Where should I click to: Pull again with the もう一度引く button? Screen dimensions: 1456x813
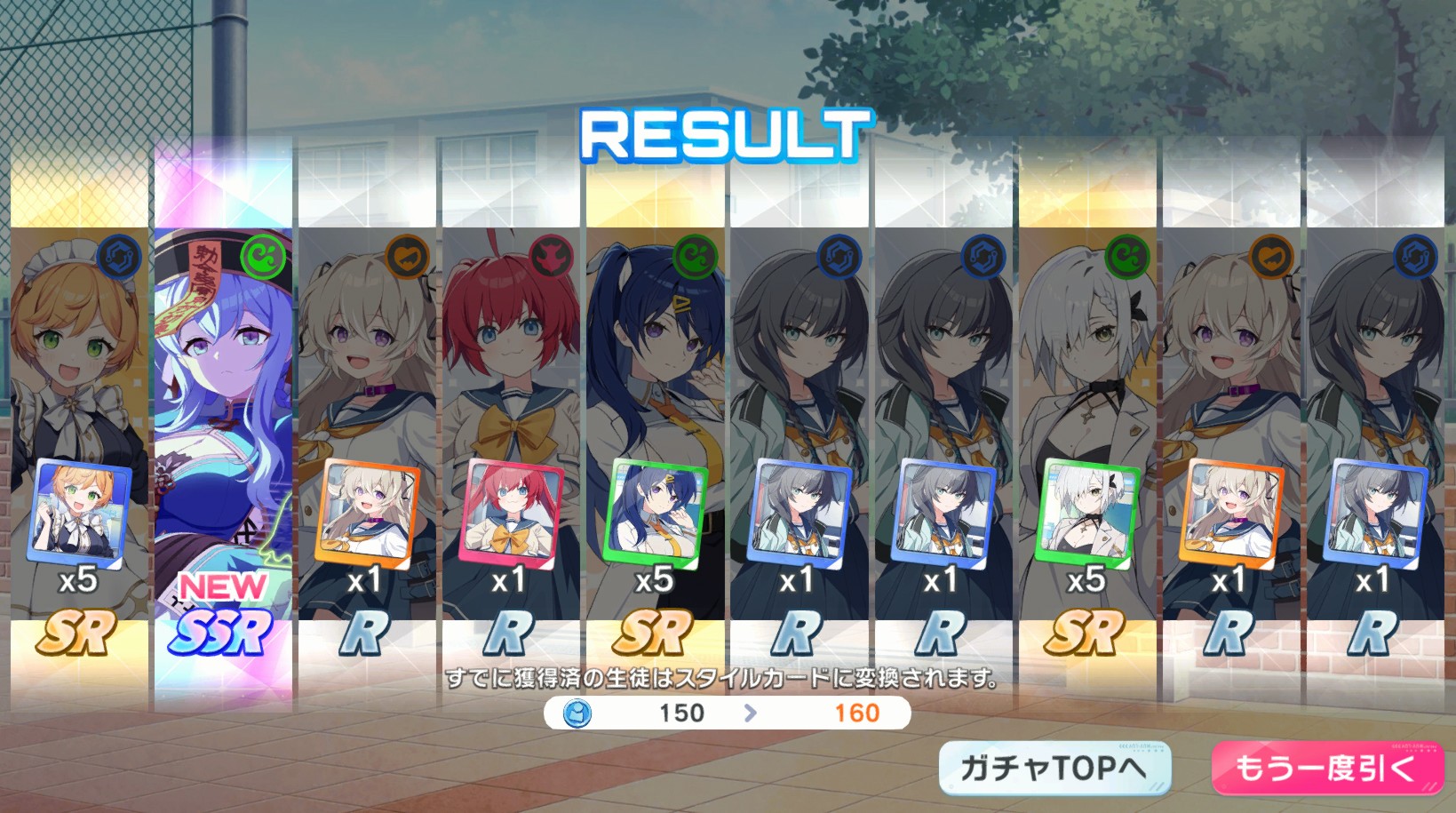(1326, 768)
